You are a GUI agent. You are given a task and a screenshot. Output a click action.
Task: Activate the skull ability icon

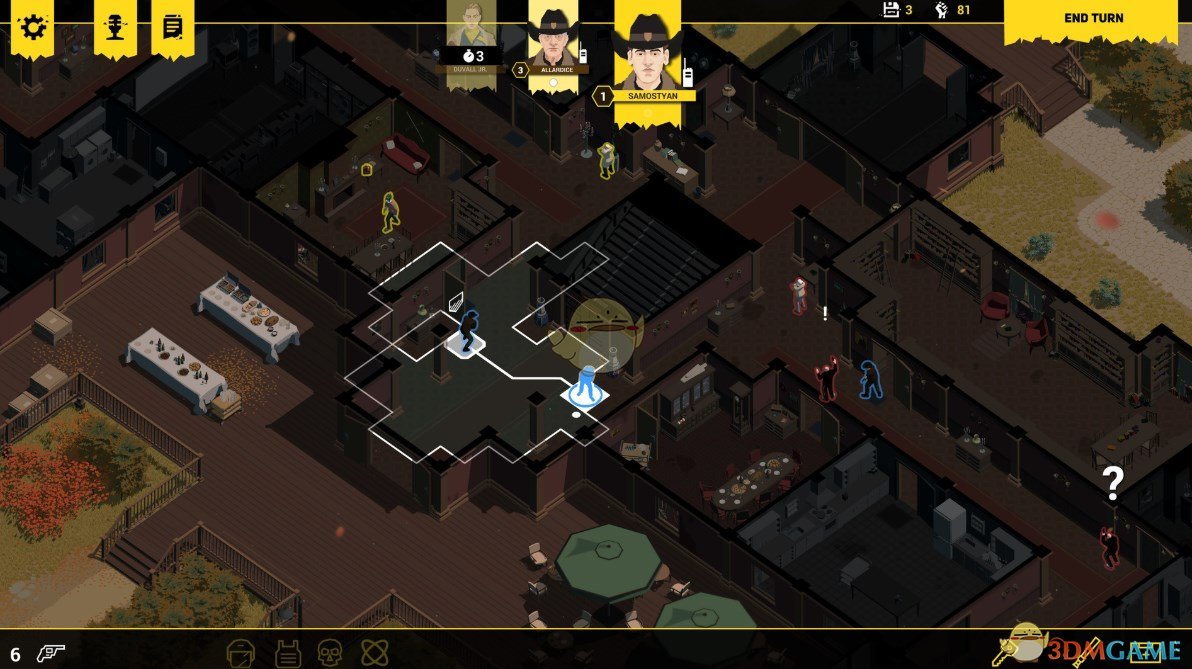pyautogui.click(x=329, y=653)
